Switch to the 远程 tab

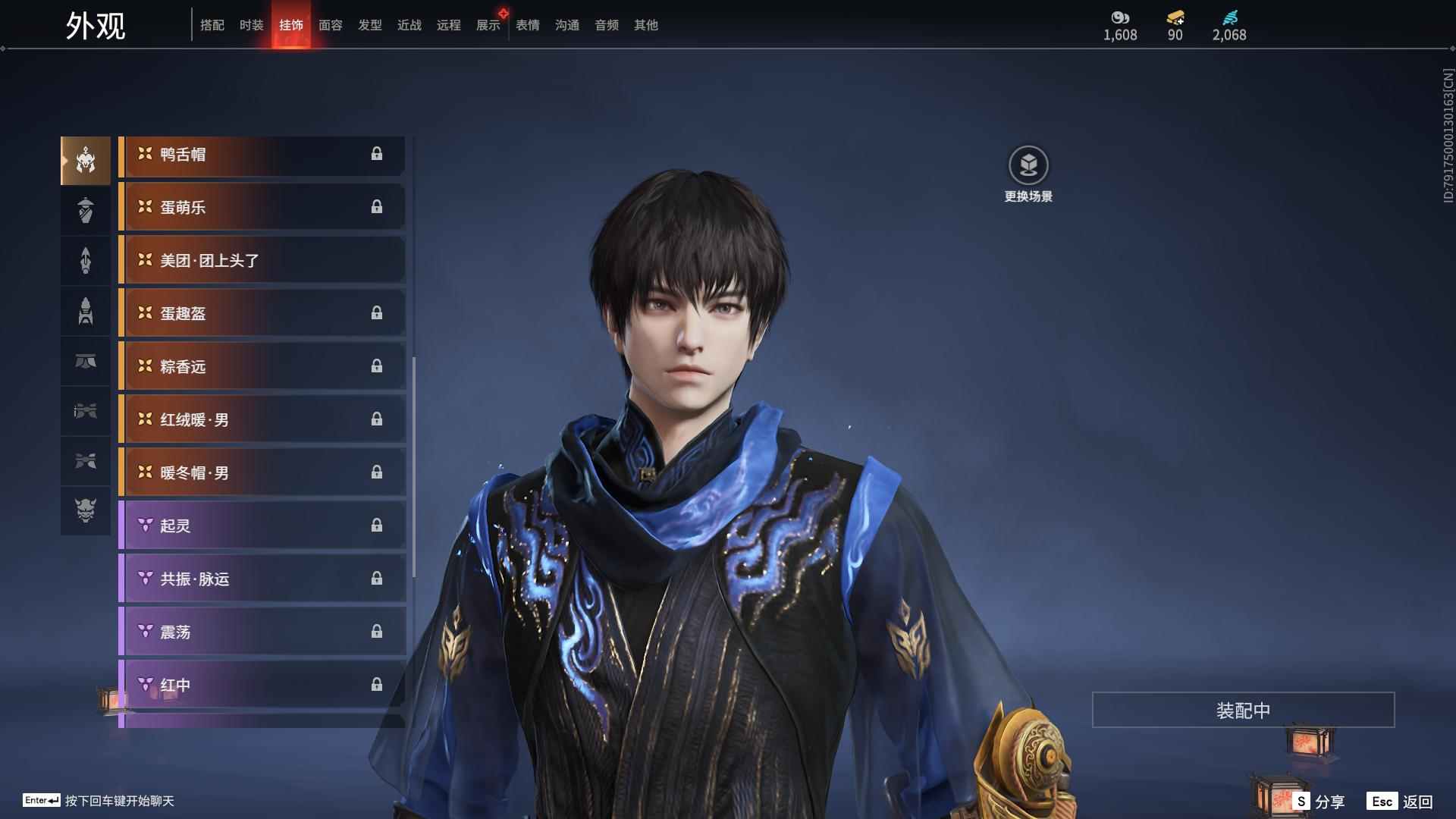pyautogui.click(x=449, y=25)
